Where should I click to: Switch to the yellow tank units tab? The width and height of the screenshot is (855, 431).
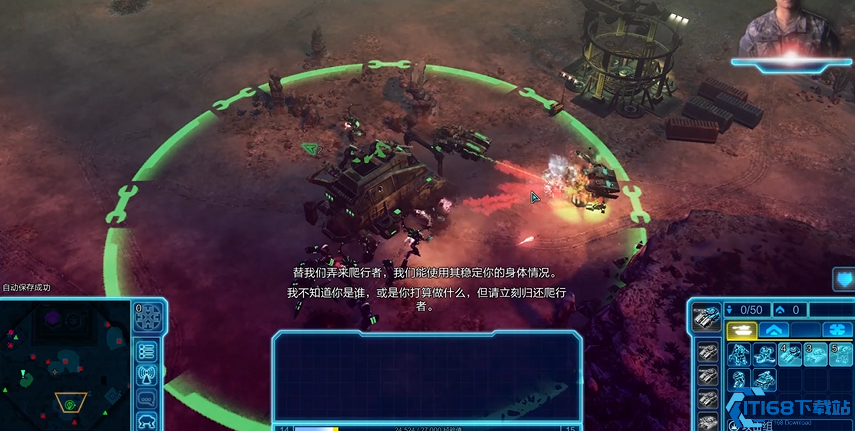tap(742, 329)
